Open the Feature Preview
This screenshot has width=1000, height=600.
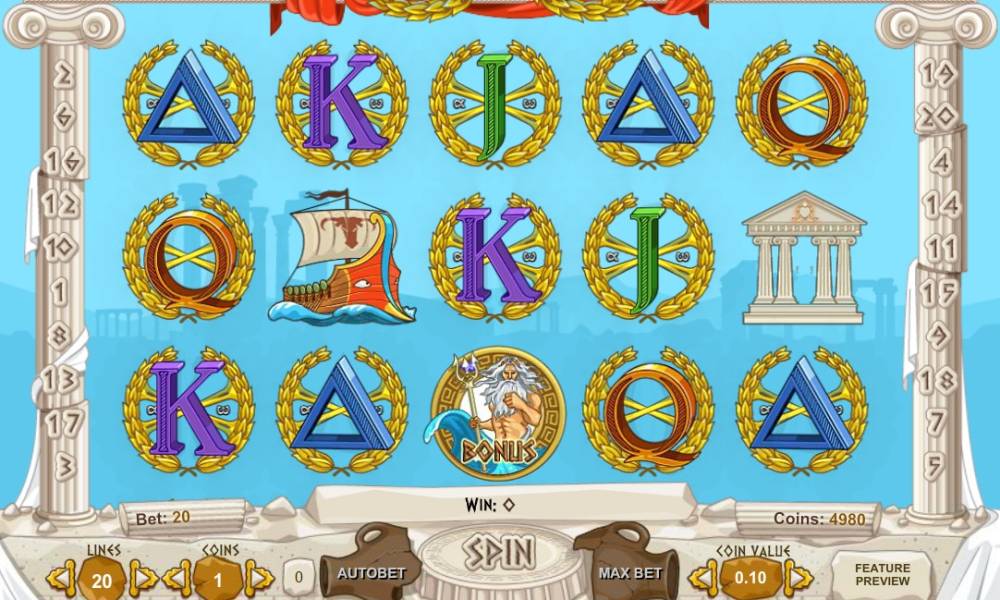coord(882,574)
